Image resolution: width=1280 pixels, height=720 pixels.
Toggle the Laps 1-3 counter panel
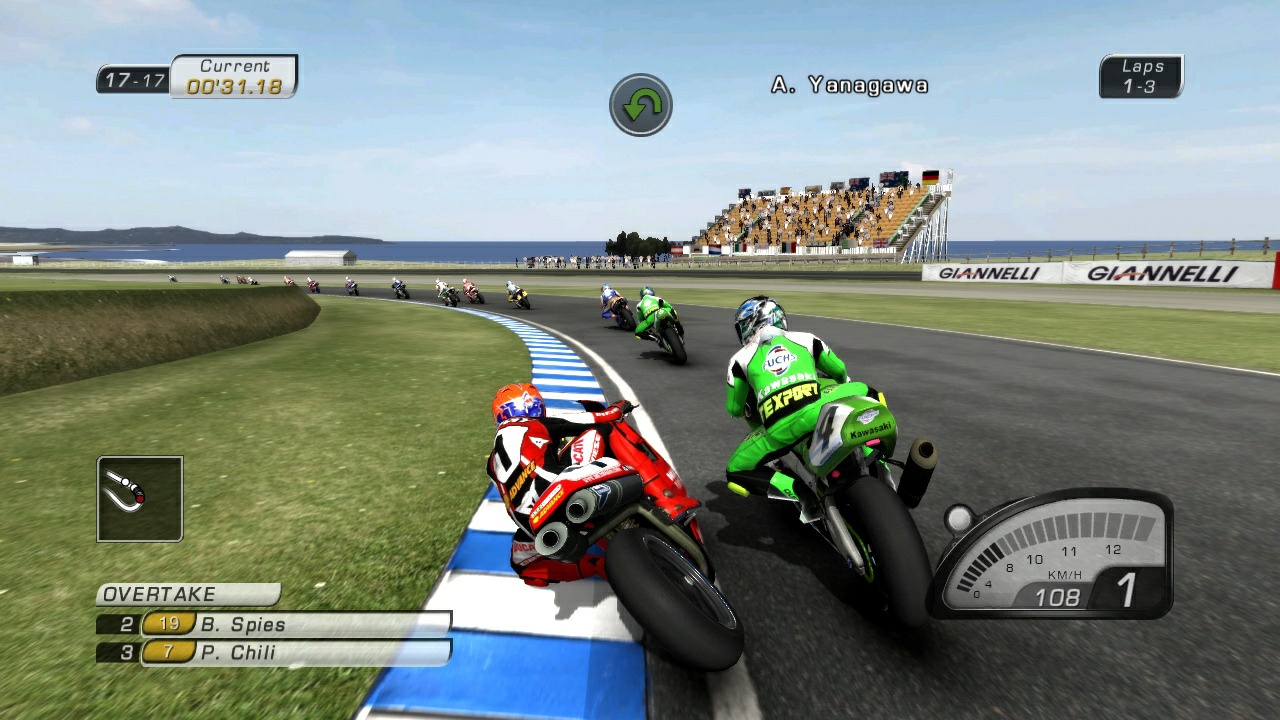(x=1139, y=78)
